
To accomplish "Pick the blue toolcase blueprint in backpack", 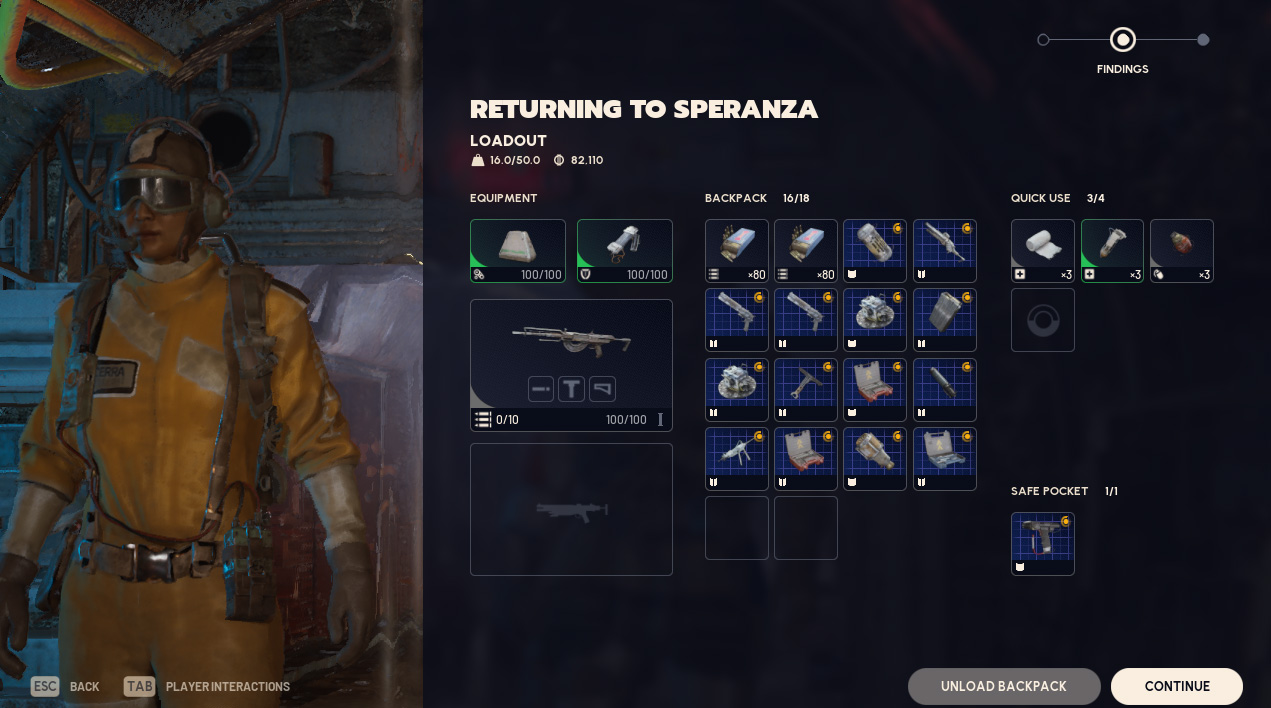I will pos(945,459).
